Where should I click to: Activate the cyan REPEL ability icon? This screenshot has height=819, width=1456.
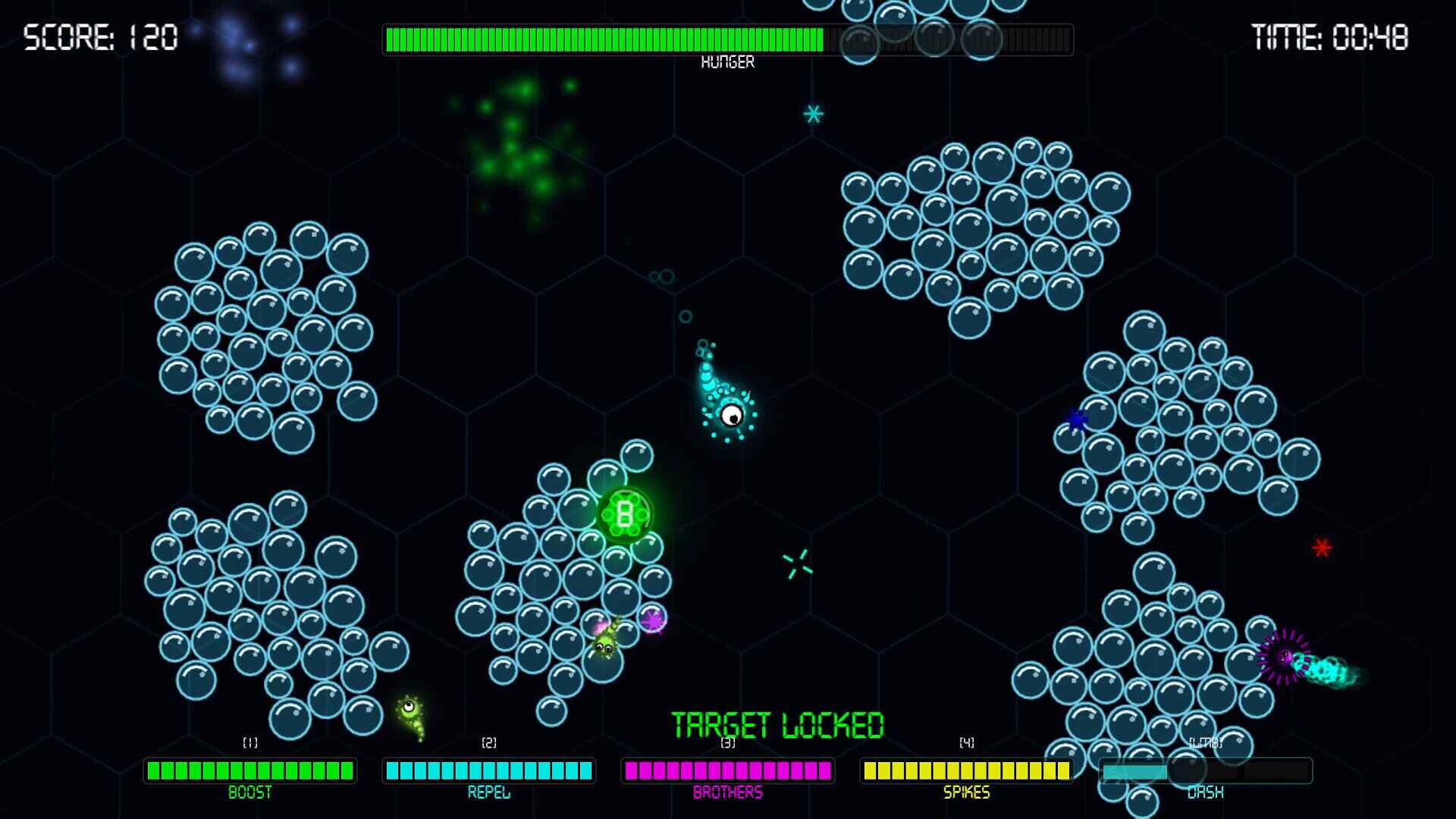pos(488,770)
